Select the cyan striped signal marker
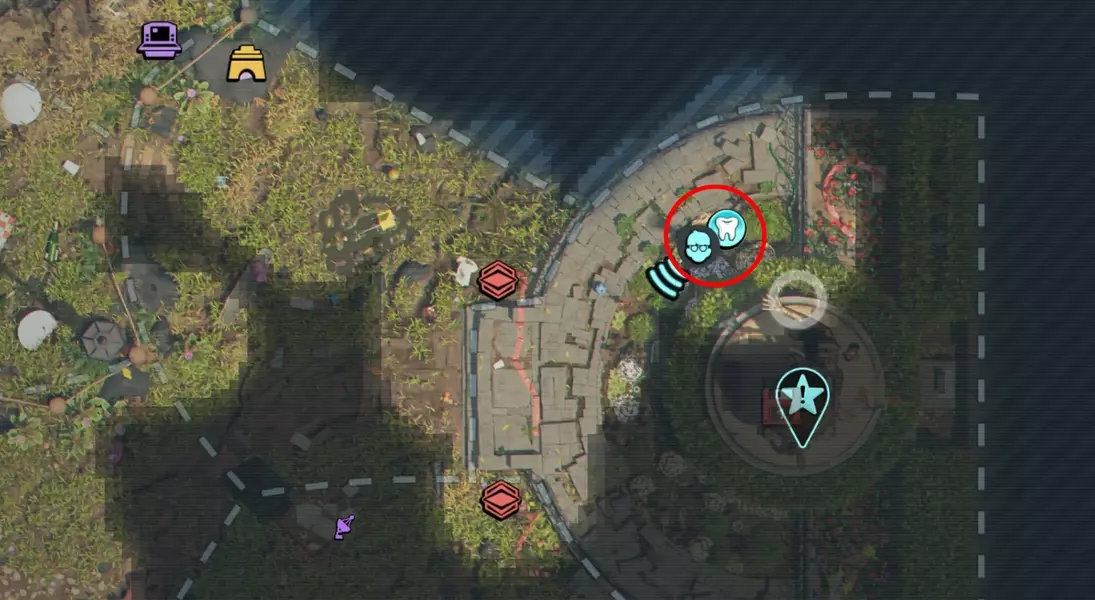 click(665, 279)
